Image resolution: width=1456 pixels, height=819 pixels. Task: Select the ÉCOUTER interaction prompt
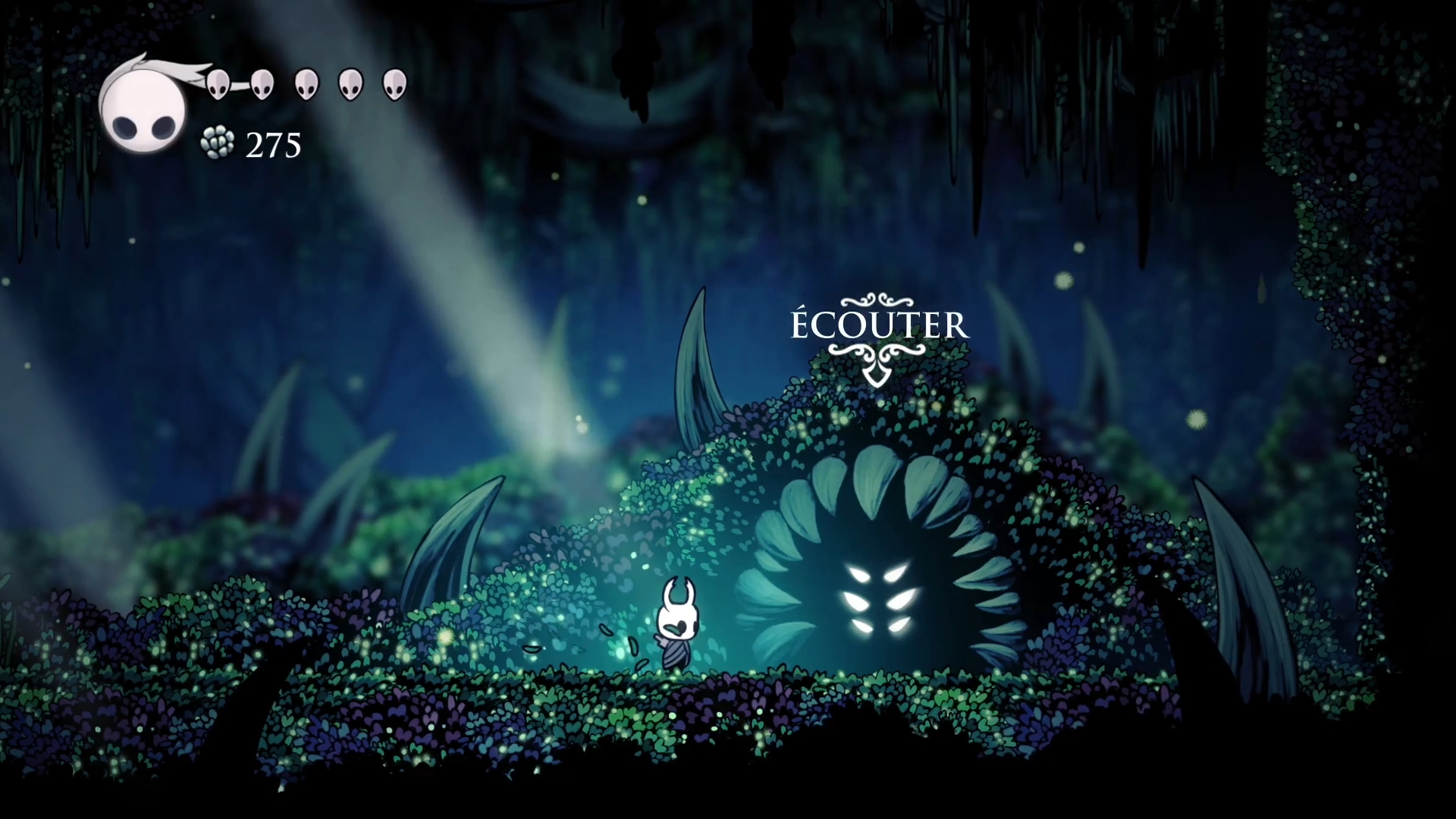click(880, 326)
